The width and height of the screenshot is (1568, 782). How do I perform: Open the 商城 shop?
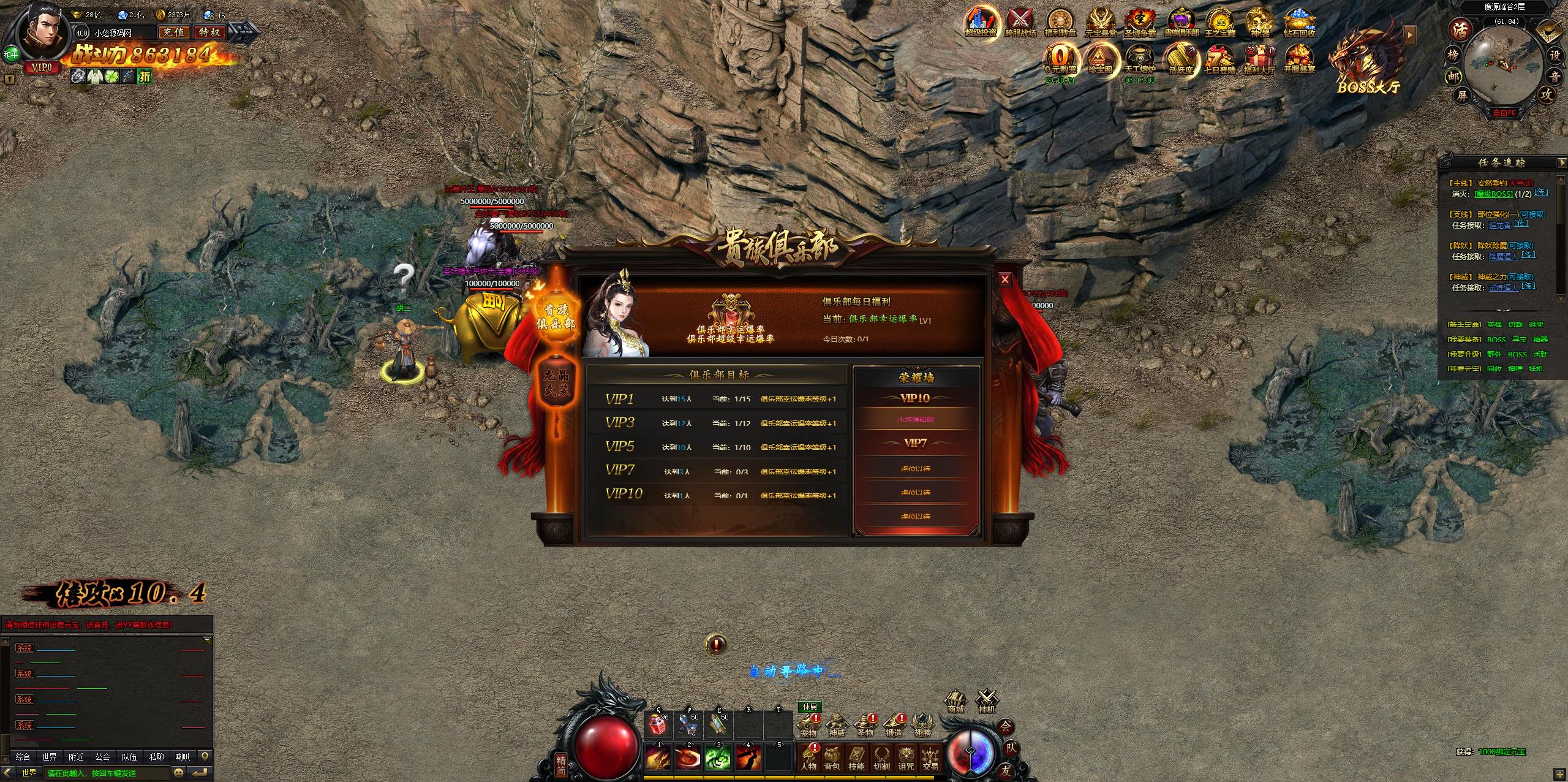pyautogui.click(x=956, y=701)
